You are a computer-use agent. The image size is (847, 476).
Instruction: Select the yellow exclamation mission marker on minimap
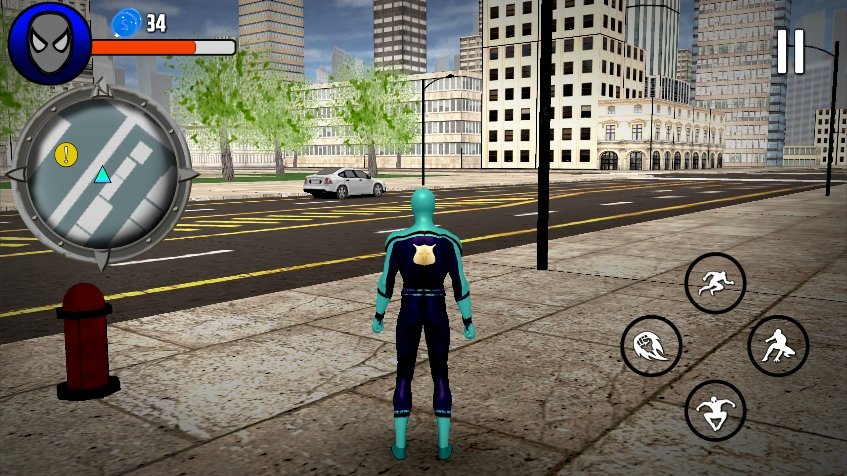(66, 154)
